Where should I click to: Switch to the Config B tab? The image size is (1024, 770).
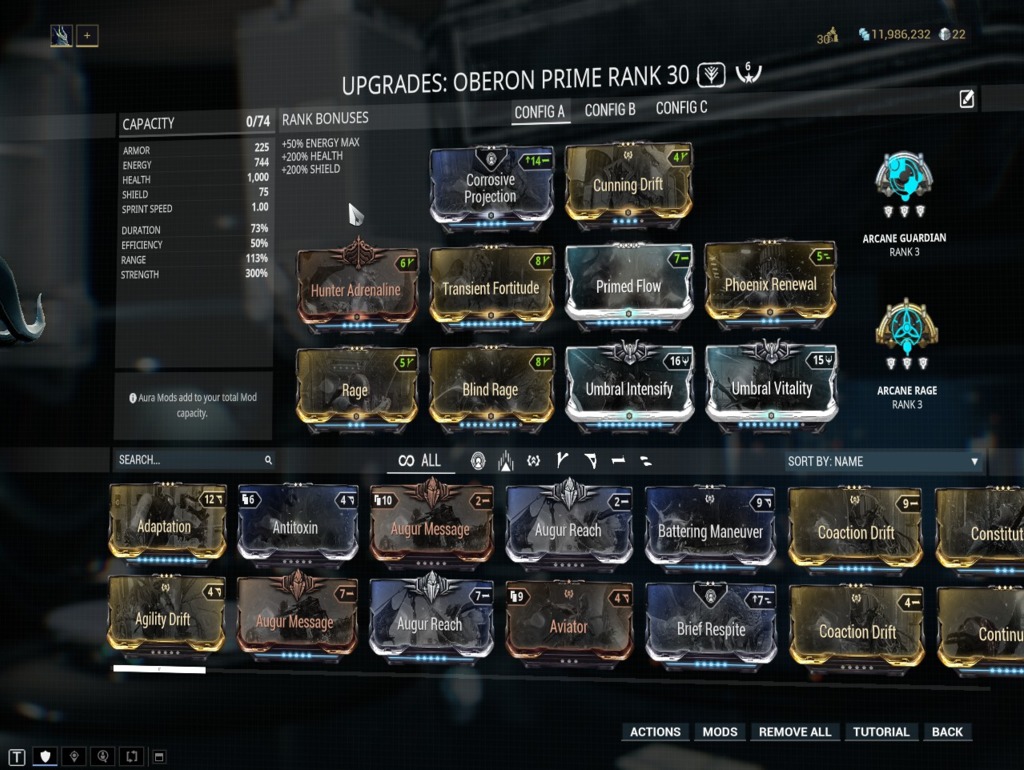click(610, 110)
